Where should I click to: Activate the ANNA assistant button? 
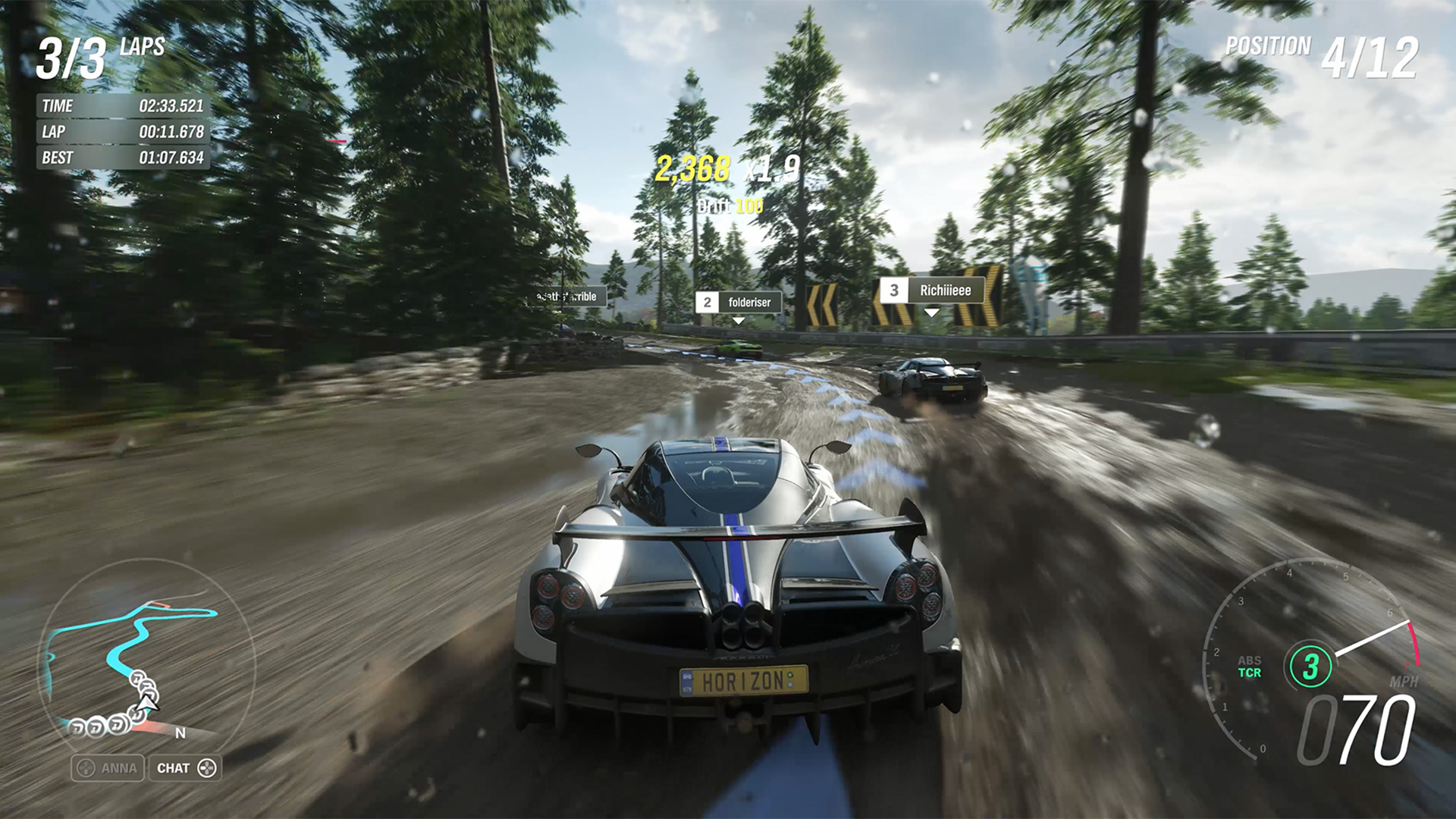(108, 768)
